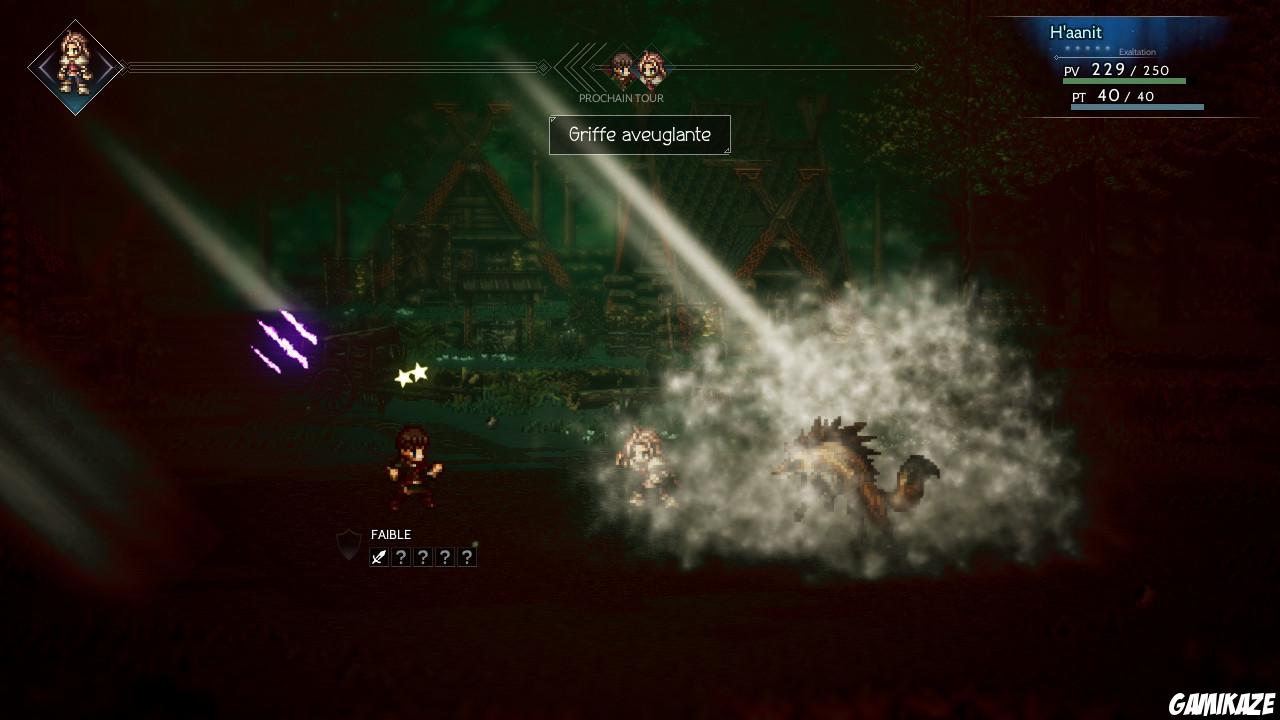Select the Griffe aveuglante skill banner
The image size is (1280, 720).
coord(640,134)
